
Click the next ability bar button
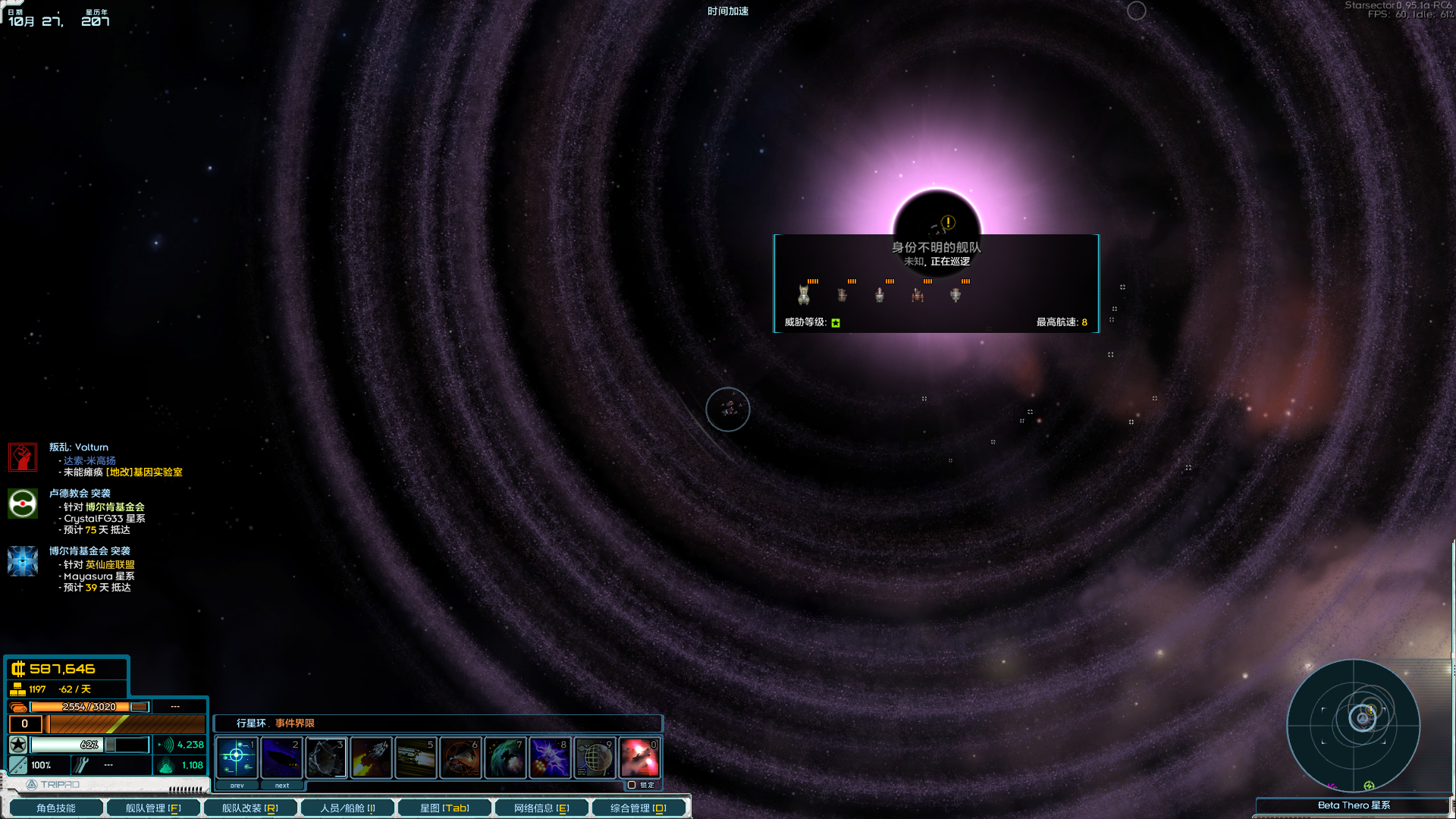(x=281, y=785)
